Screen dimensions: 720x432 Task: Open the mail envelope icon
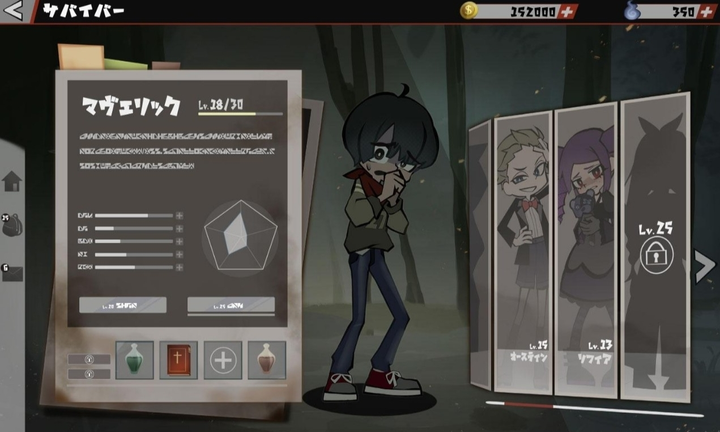(12, 271)
